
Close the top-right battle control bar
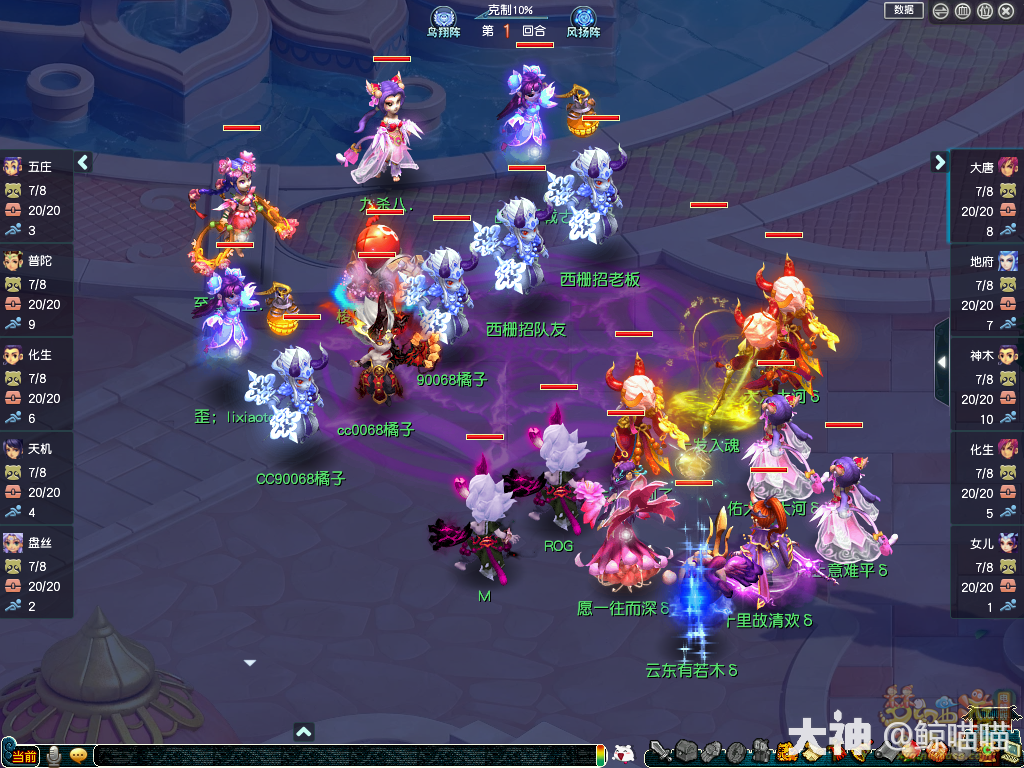point(1007,11)
